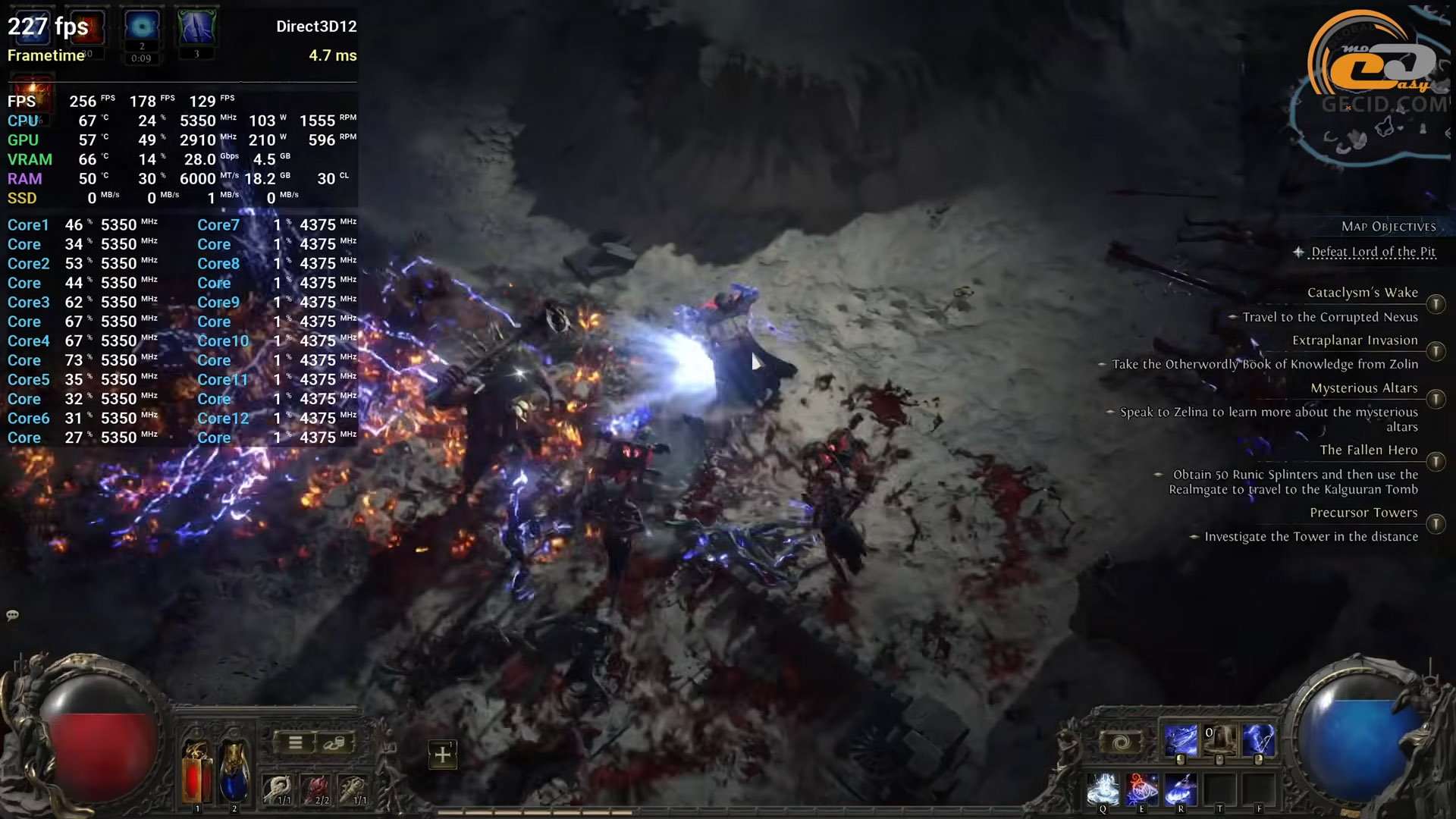Open the chat speech bubble icon
1456x819 pixels.
coord(12,615)
